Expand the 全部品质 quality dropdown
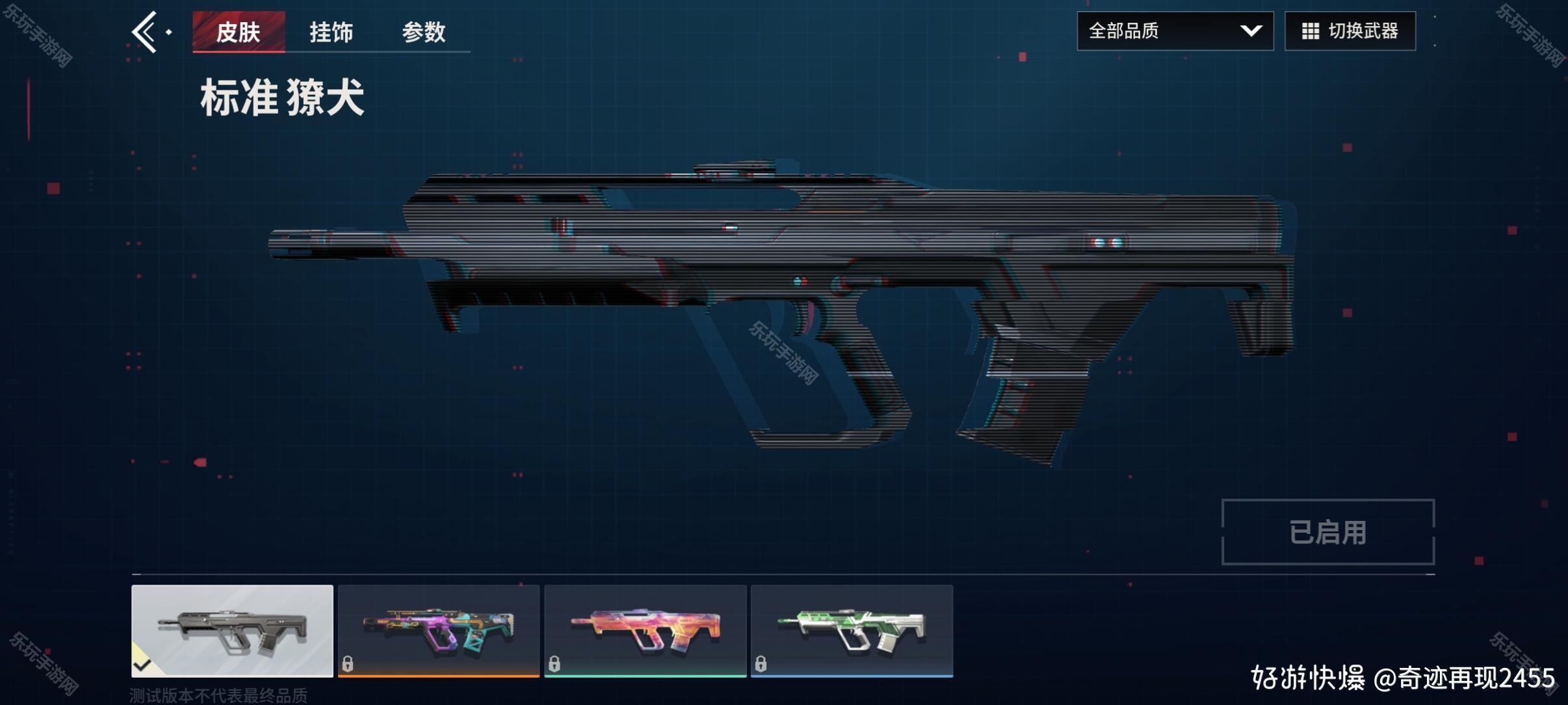The image size is (1568, 705). [x=1175, y=31]
